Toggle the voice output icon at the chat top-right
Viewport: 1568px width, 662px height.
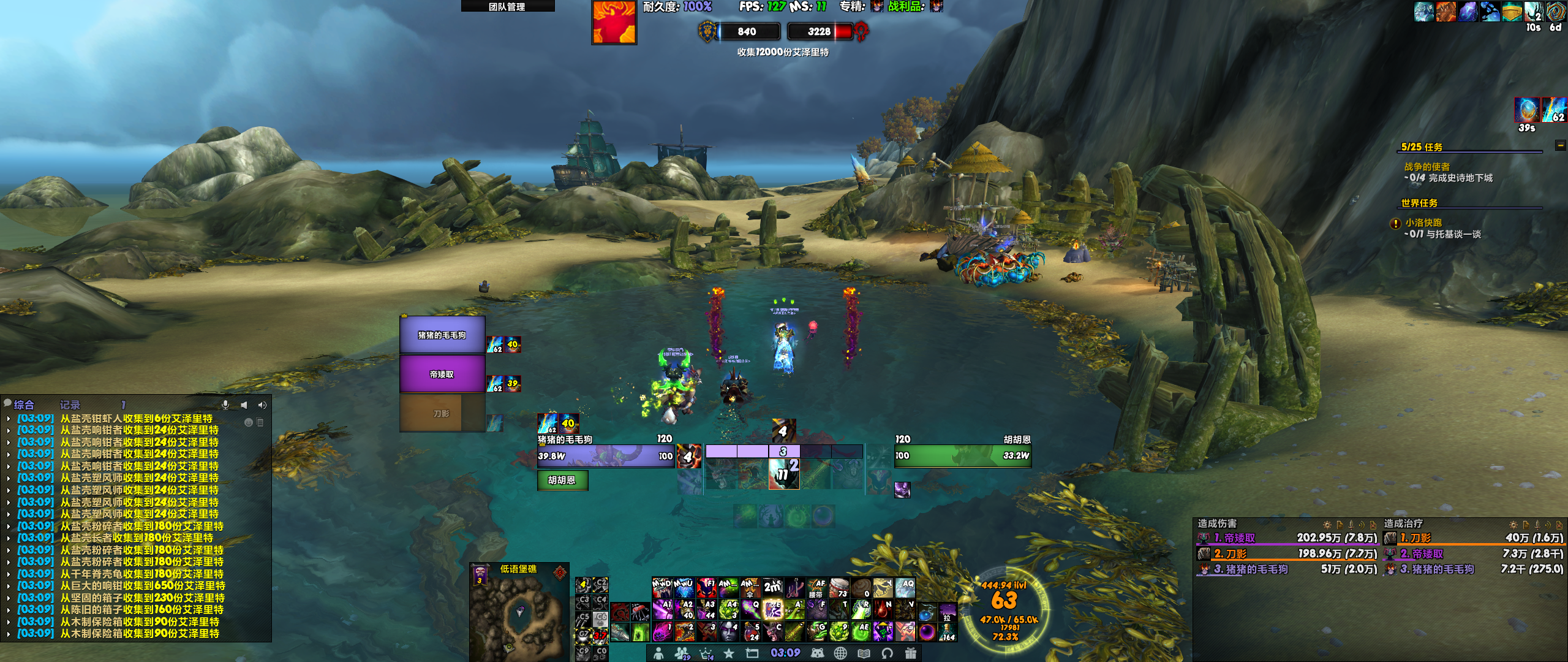click(x=262, y=405)
